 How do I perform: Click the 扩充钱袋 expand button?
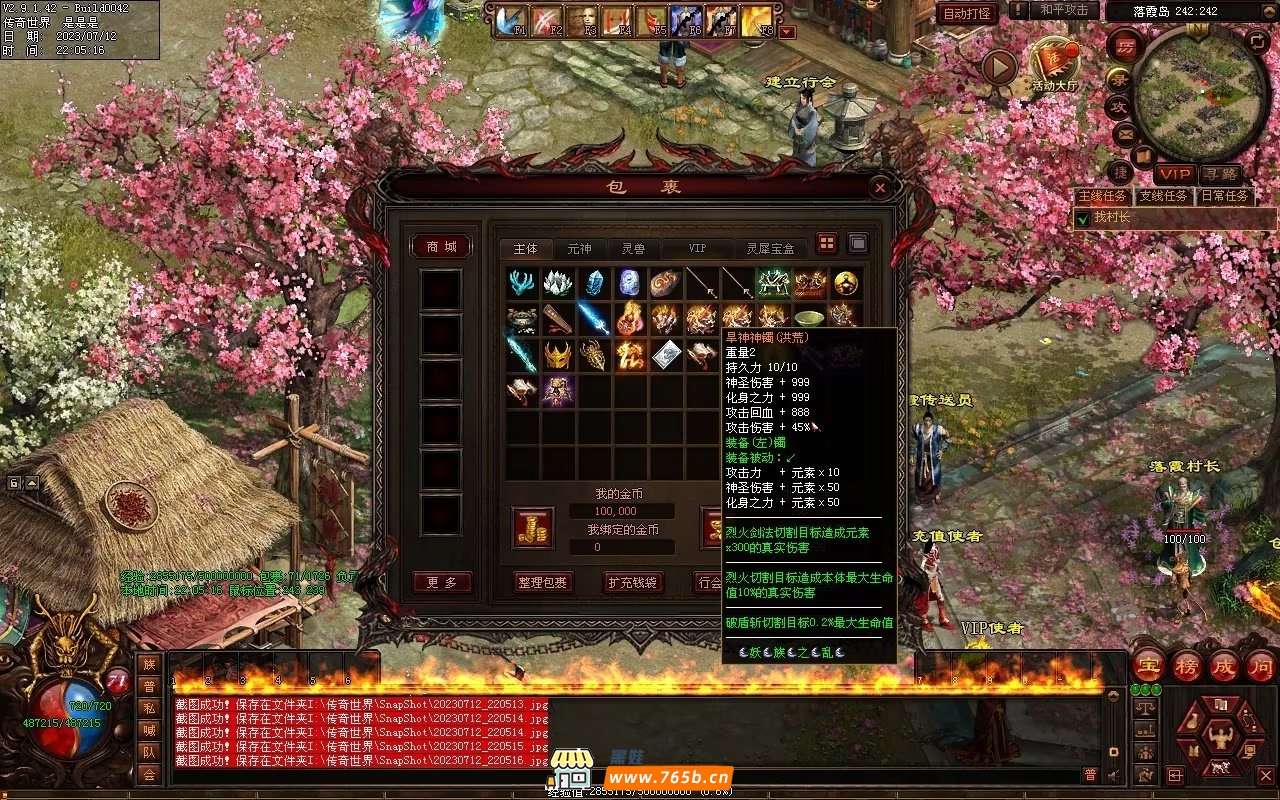[x=633, y=582]
